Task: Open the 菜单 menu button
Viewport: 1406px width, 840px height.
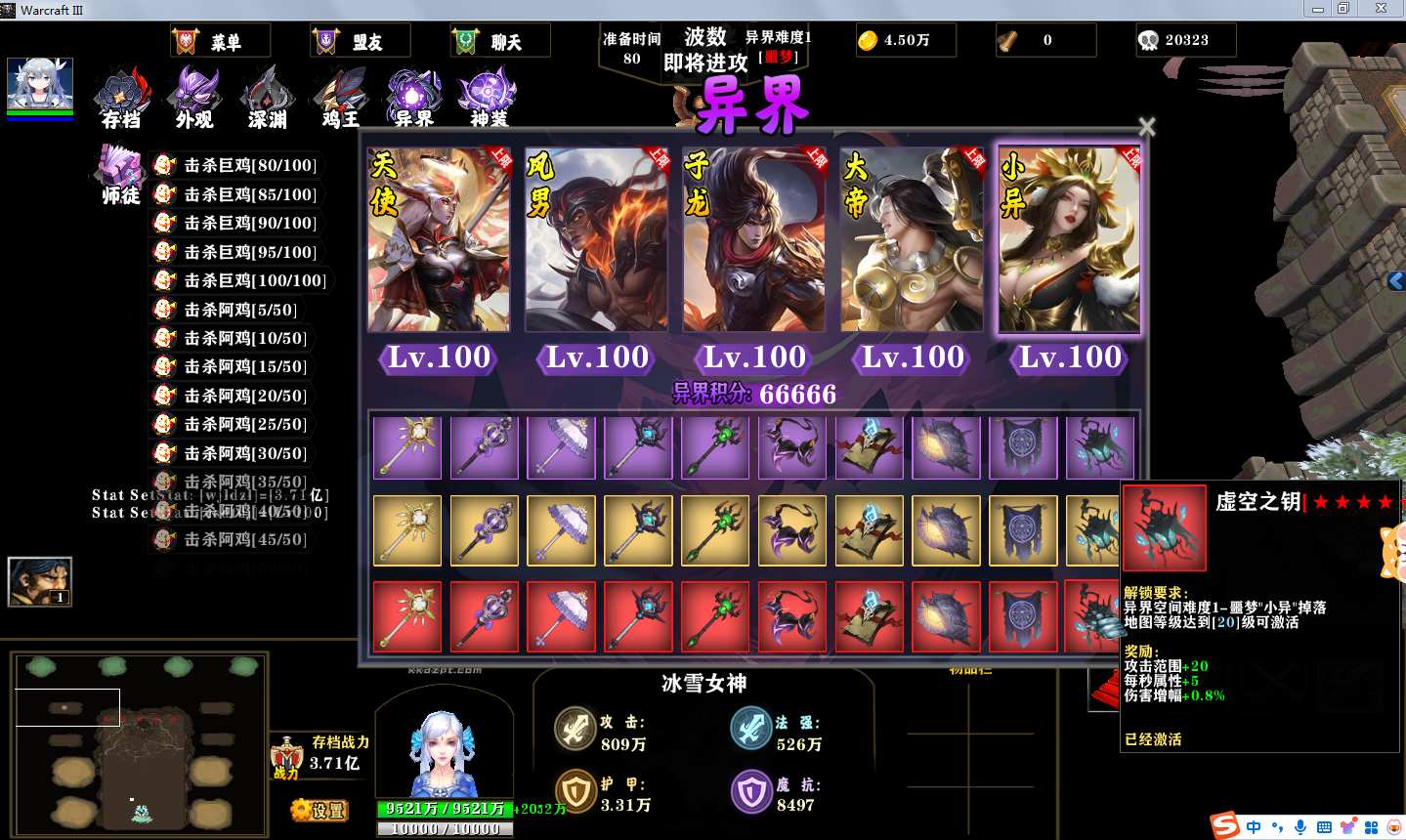Action: 220,41
